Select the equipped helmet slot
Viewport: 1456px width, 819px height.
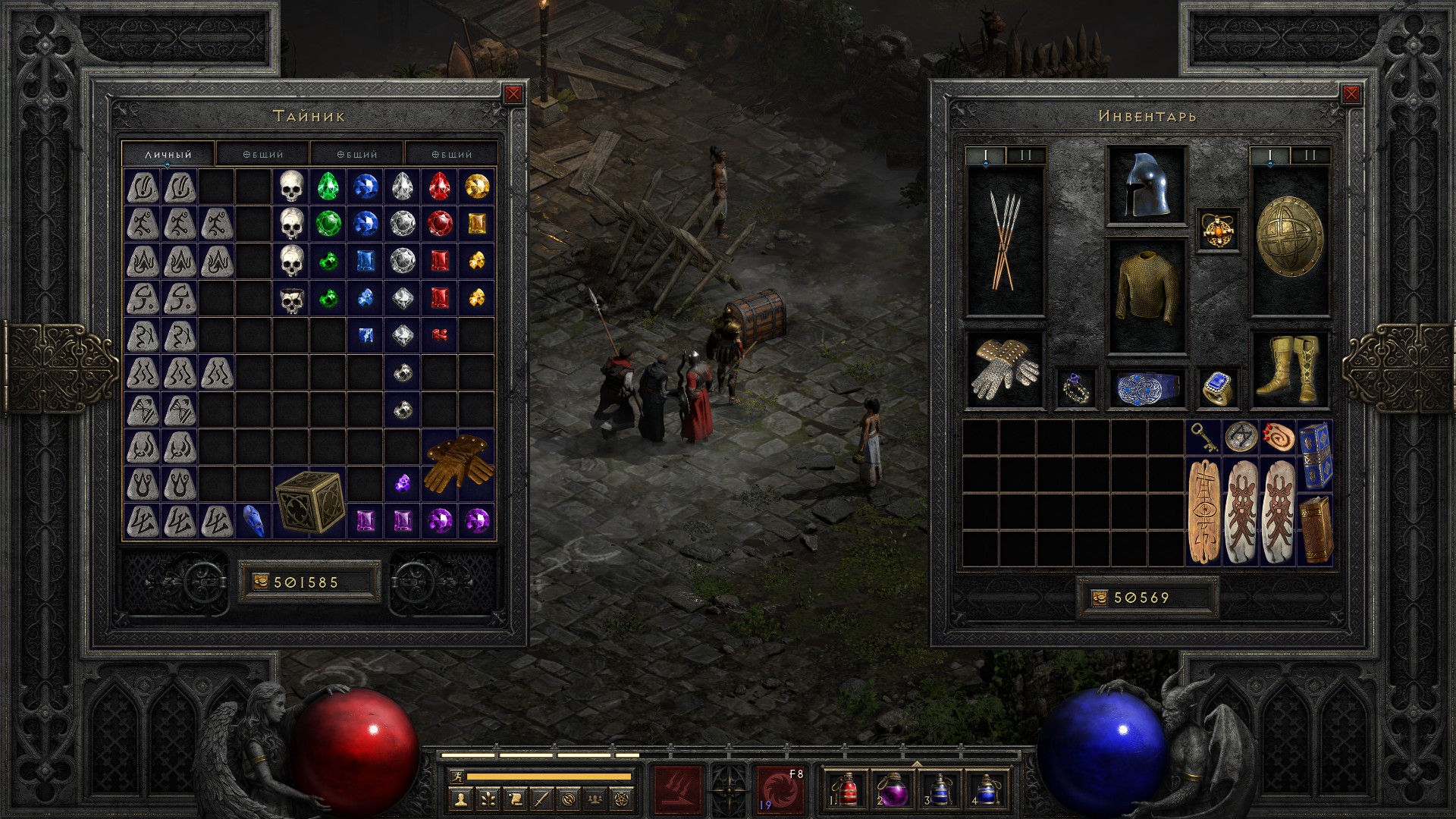[1146, 186]
